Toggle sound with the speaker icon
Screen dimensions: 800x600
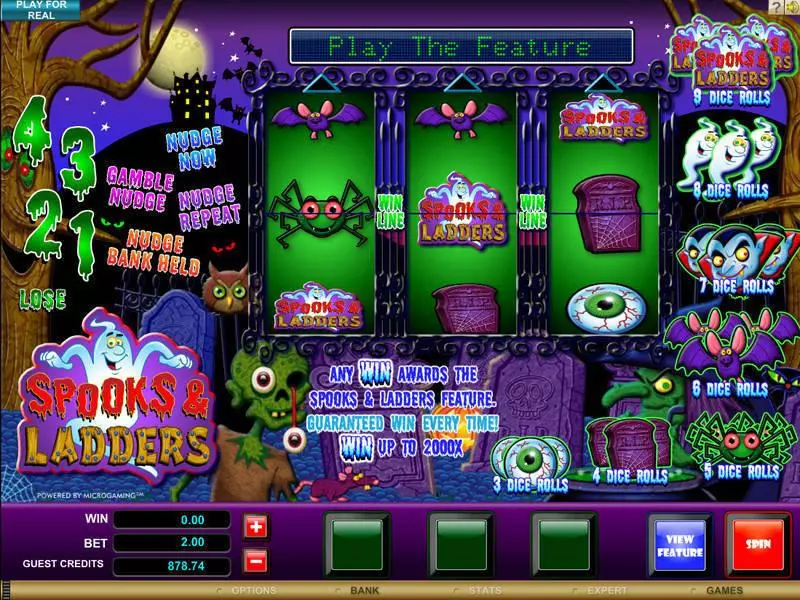tap(790, 7)
